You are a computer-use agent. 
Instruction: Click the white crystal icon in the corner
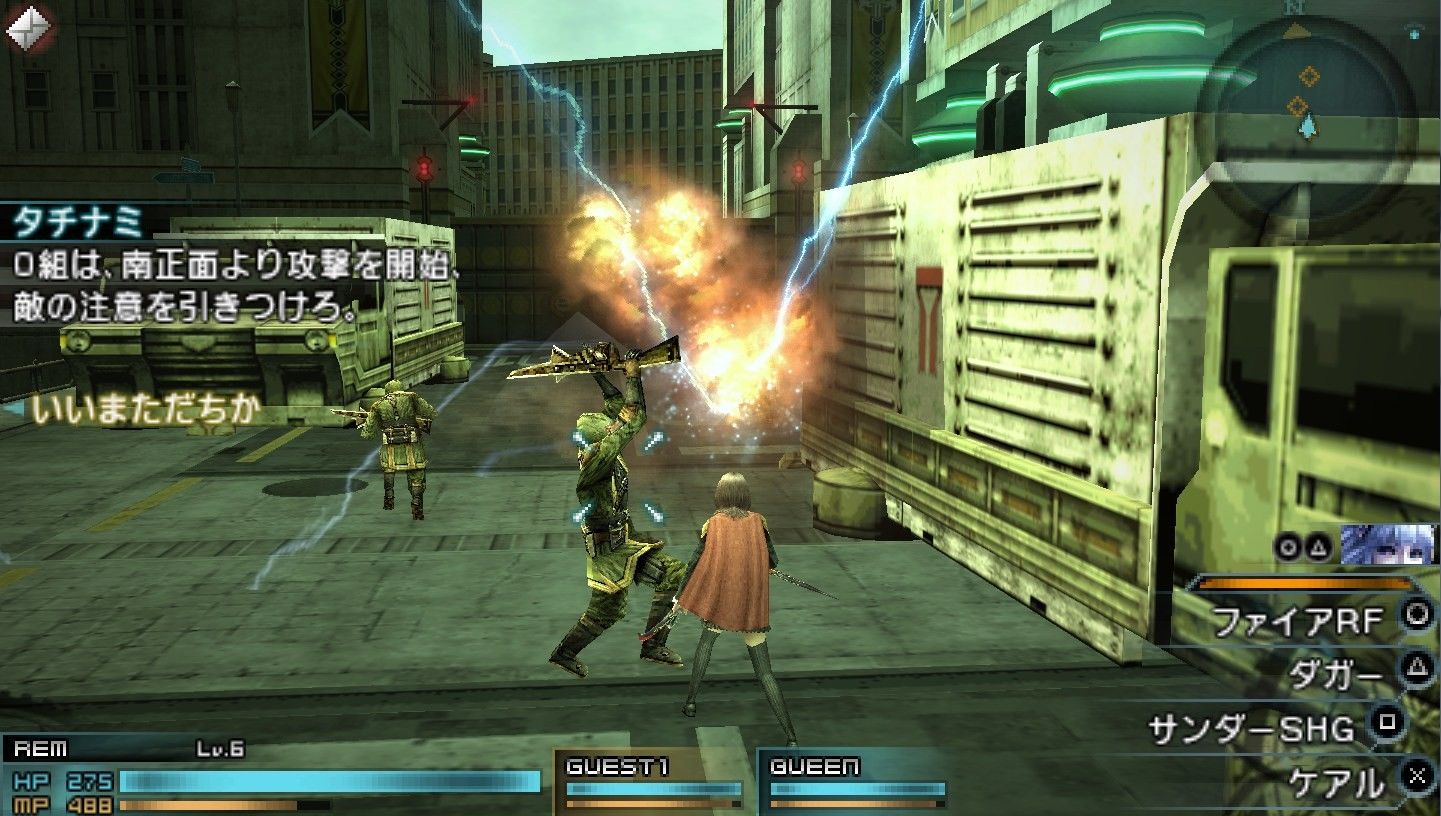28,28
